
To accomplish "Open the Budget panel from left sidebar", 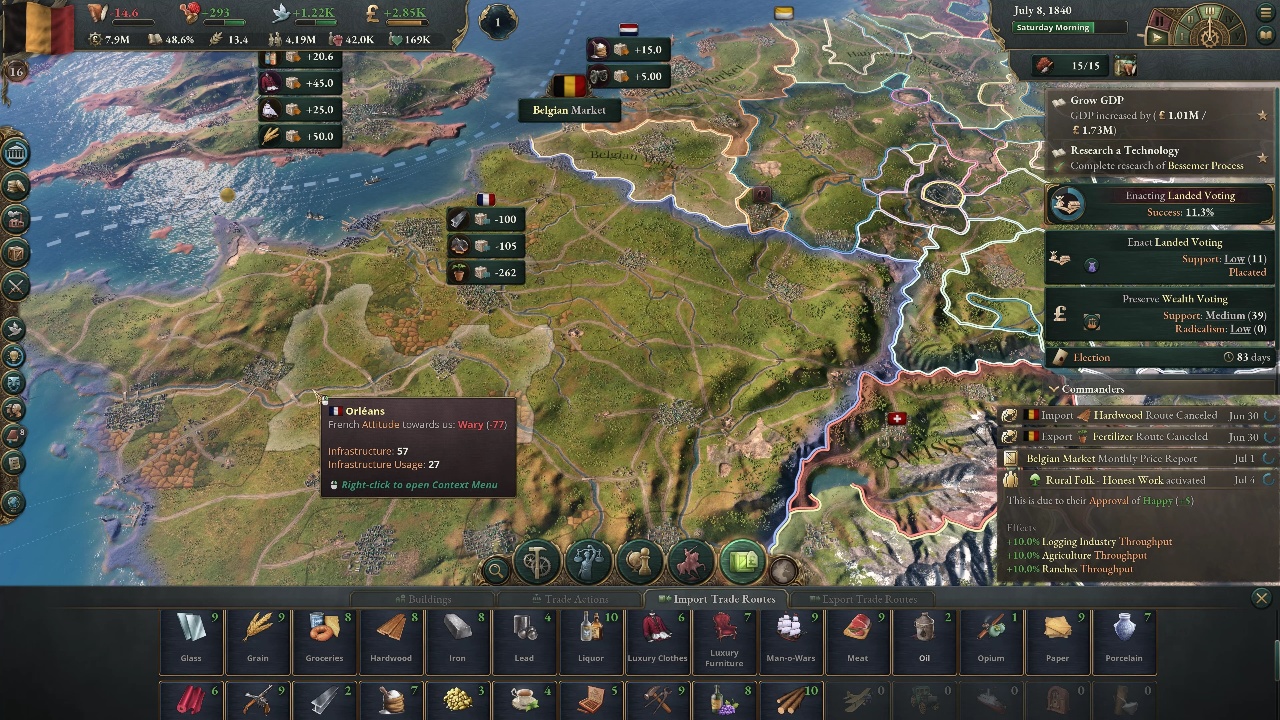I will point(16,188).
